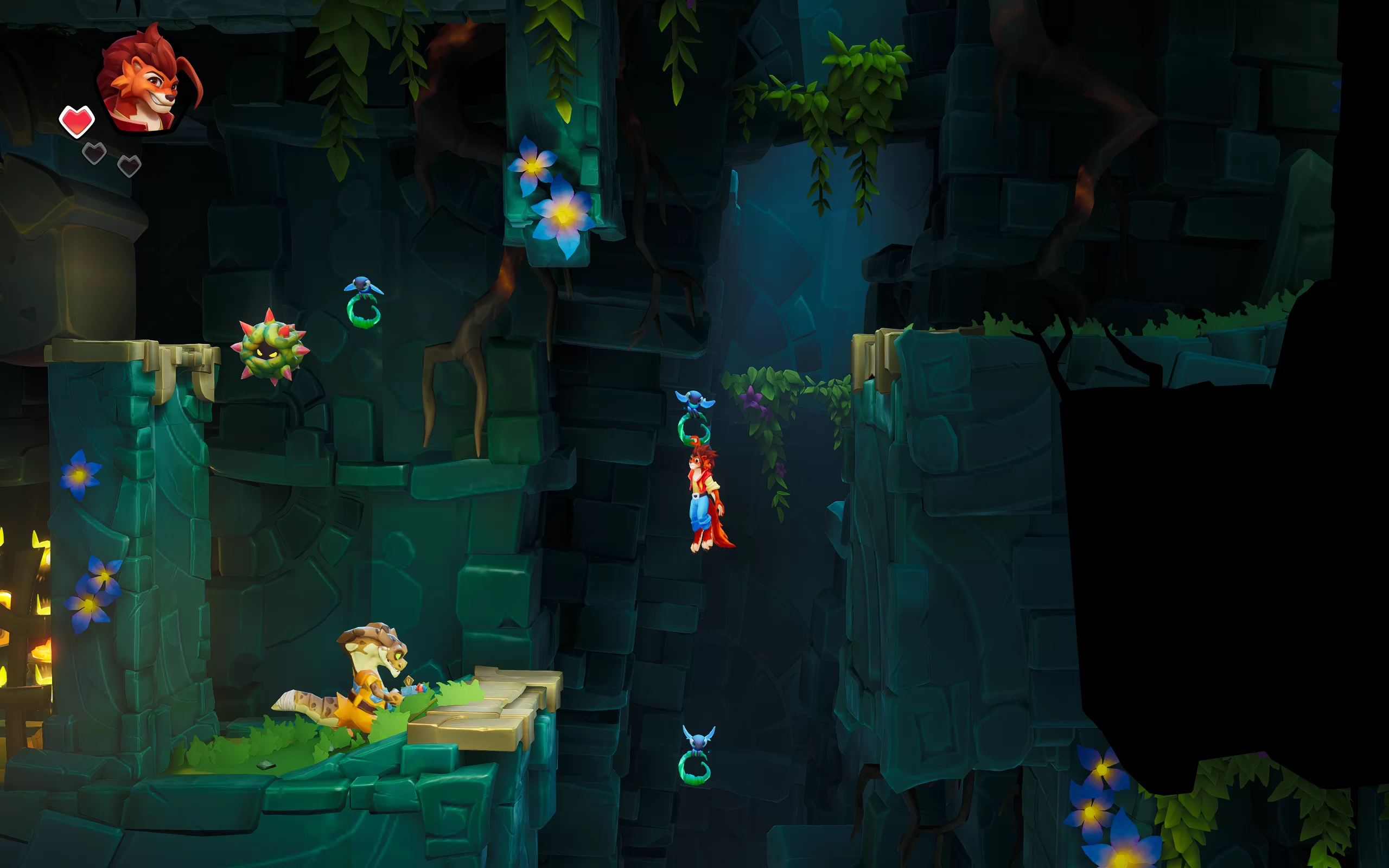This screenshot has width=1389, height=868.
Task: Toggle the second empty heart slot
Action: click(130, 165)
